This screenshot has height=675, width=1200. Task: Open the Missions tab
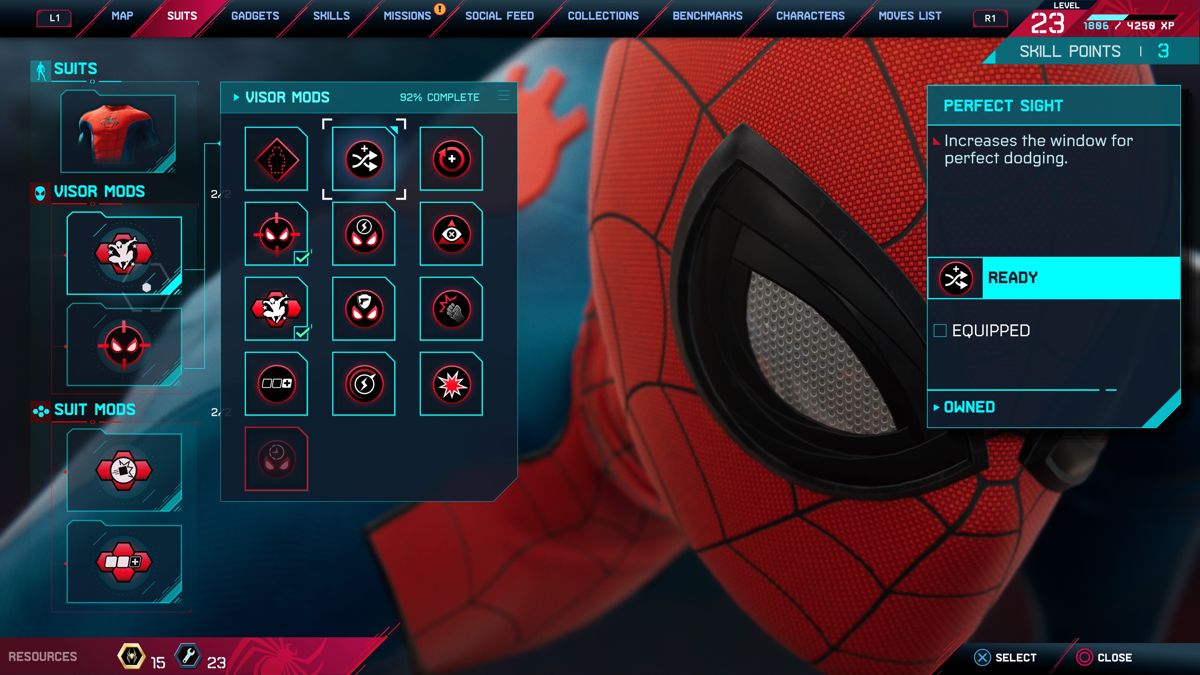407,16
